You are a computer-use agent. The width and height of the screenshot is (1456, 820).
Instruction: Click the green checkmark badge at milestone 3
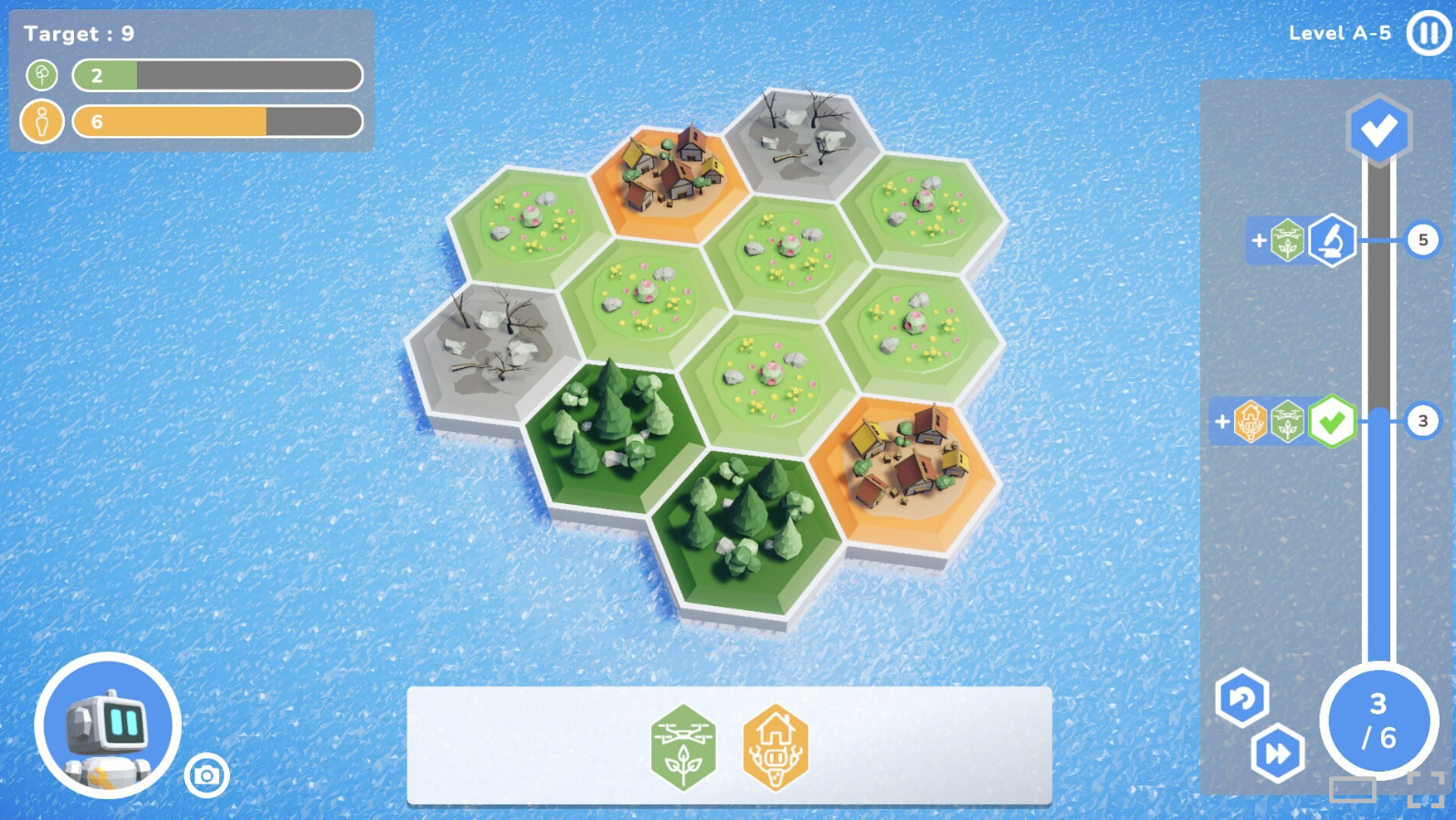click(x=1332, y=422)
